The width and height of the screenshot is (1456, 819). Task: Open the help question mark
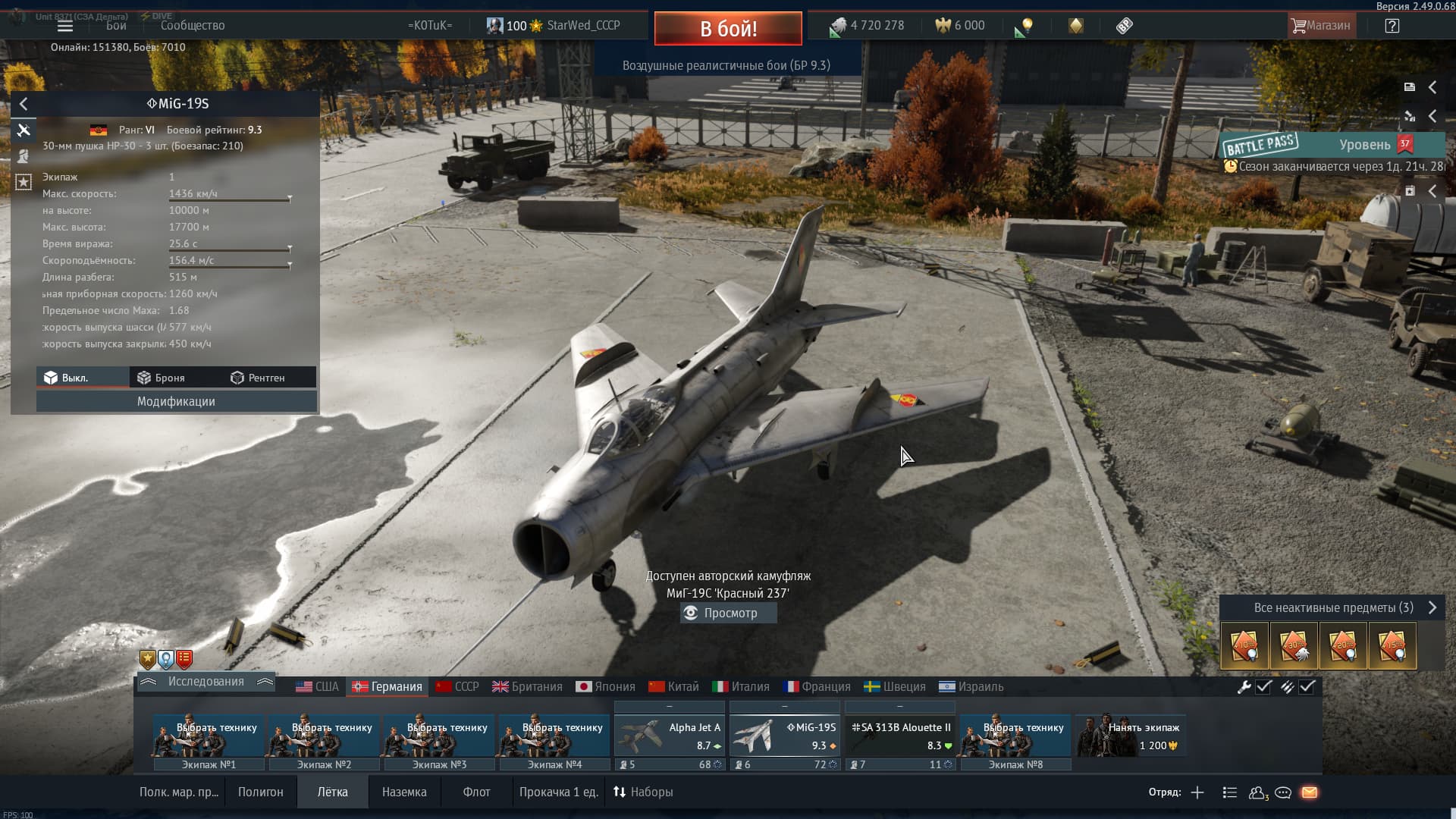tap(1392, 26)
